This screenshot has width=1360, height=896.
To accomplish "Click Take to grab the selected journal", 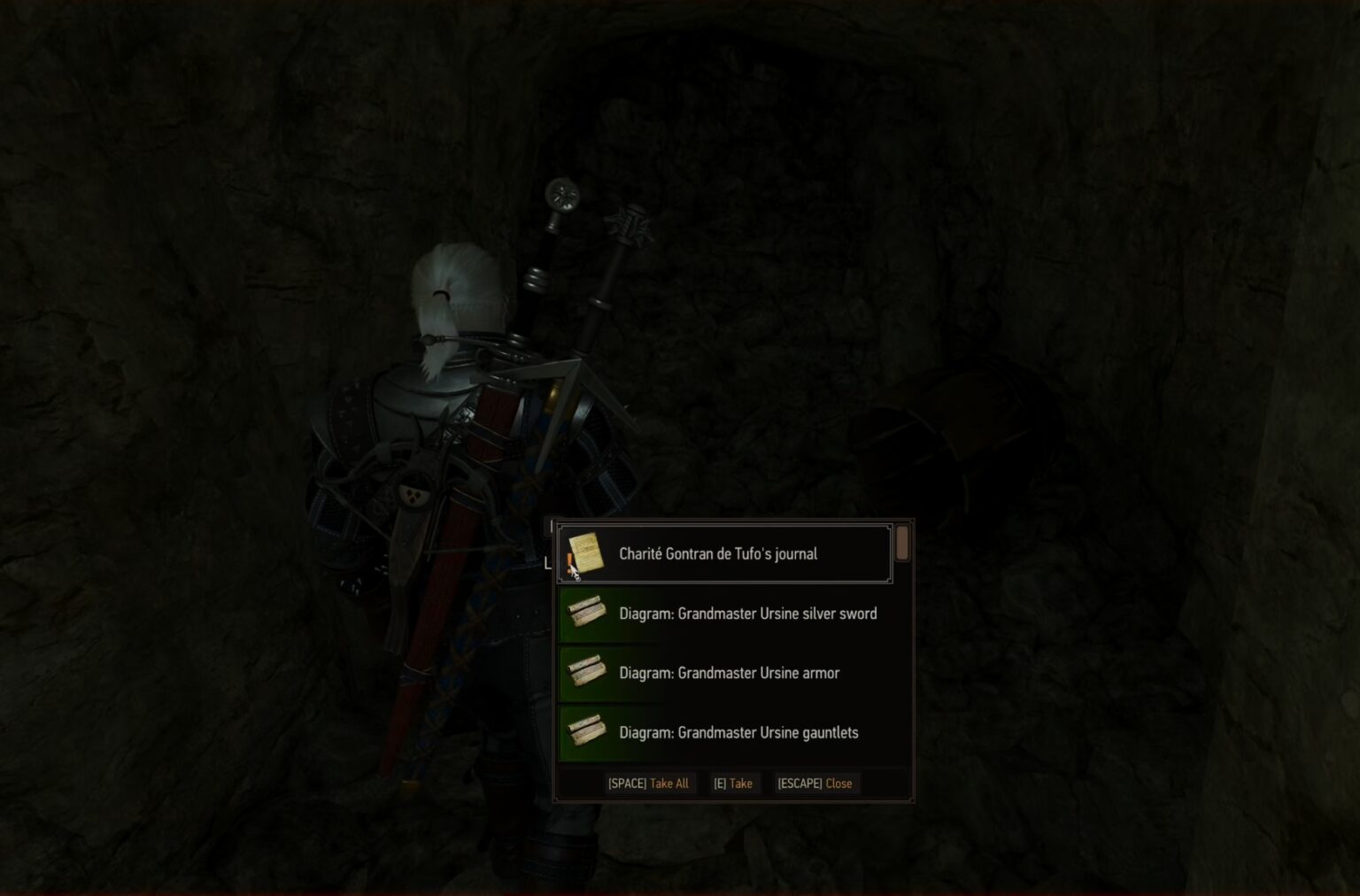I will 733,783.
